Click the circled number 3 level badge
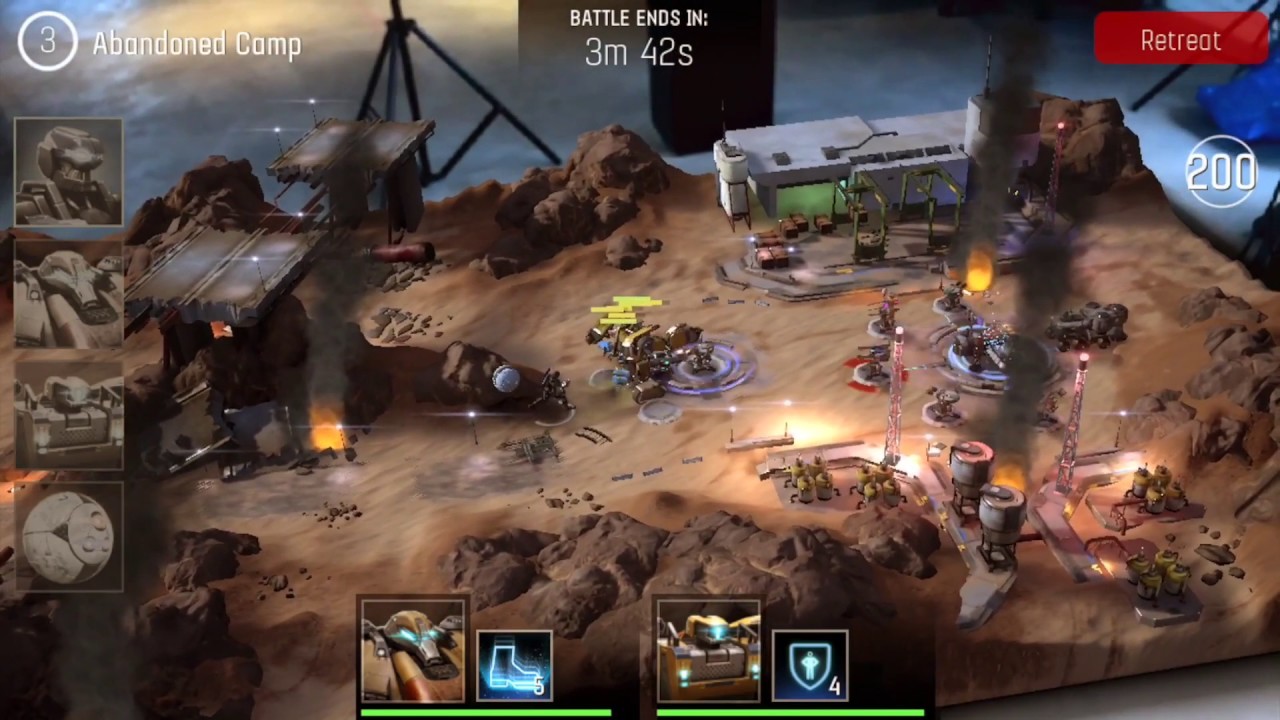 (x=47, y=42)
